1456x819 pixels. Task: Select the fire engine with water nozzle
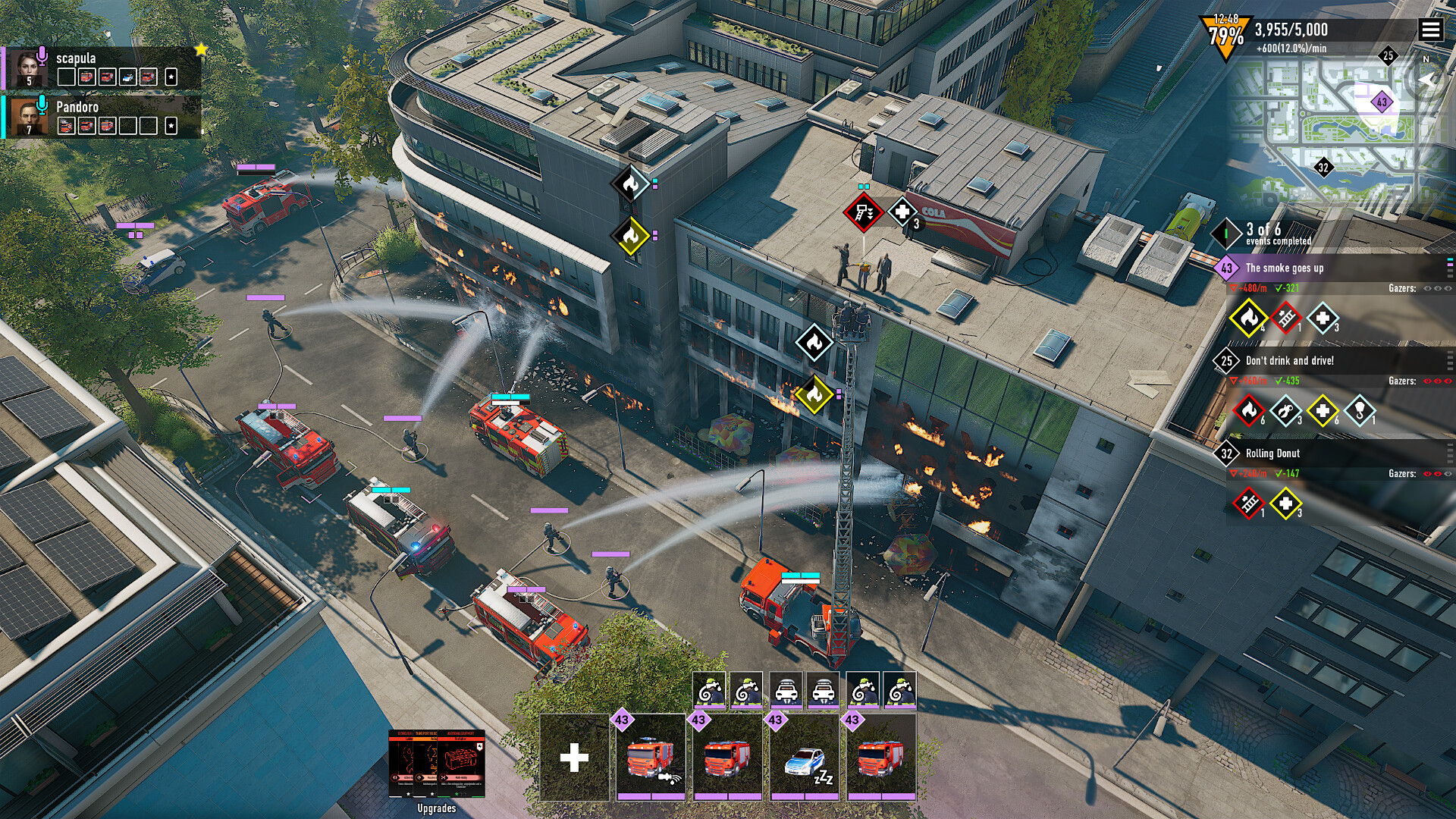pyautogui.click(x=651, y=757)
